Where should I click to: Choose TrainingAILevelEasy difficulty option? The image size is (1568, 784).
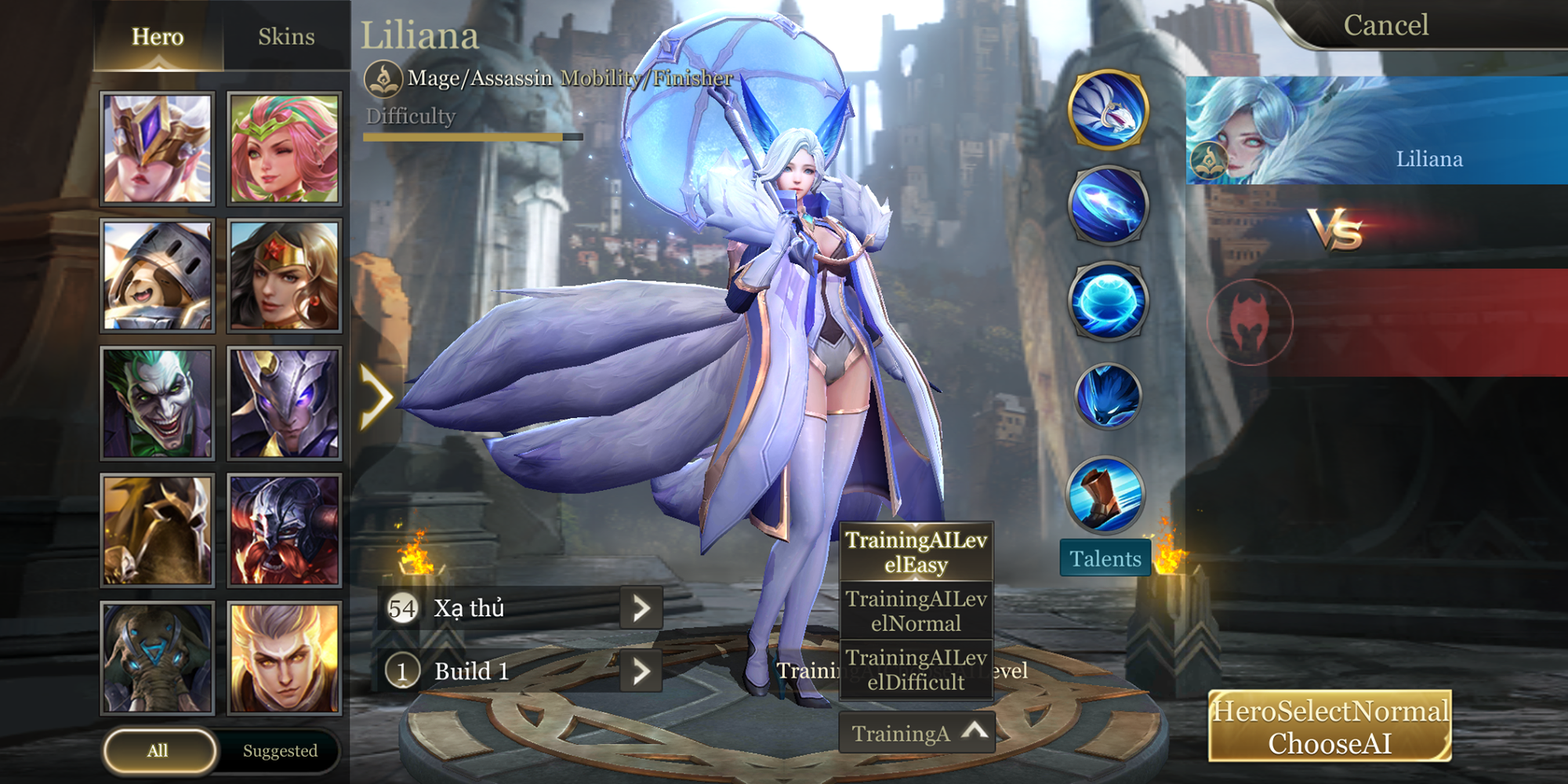[916, 552]
